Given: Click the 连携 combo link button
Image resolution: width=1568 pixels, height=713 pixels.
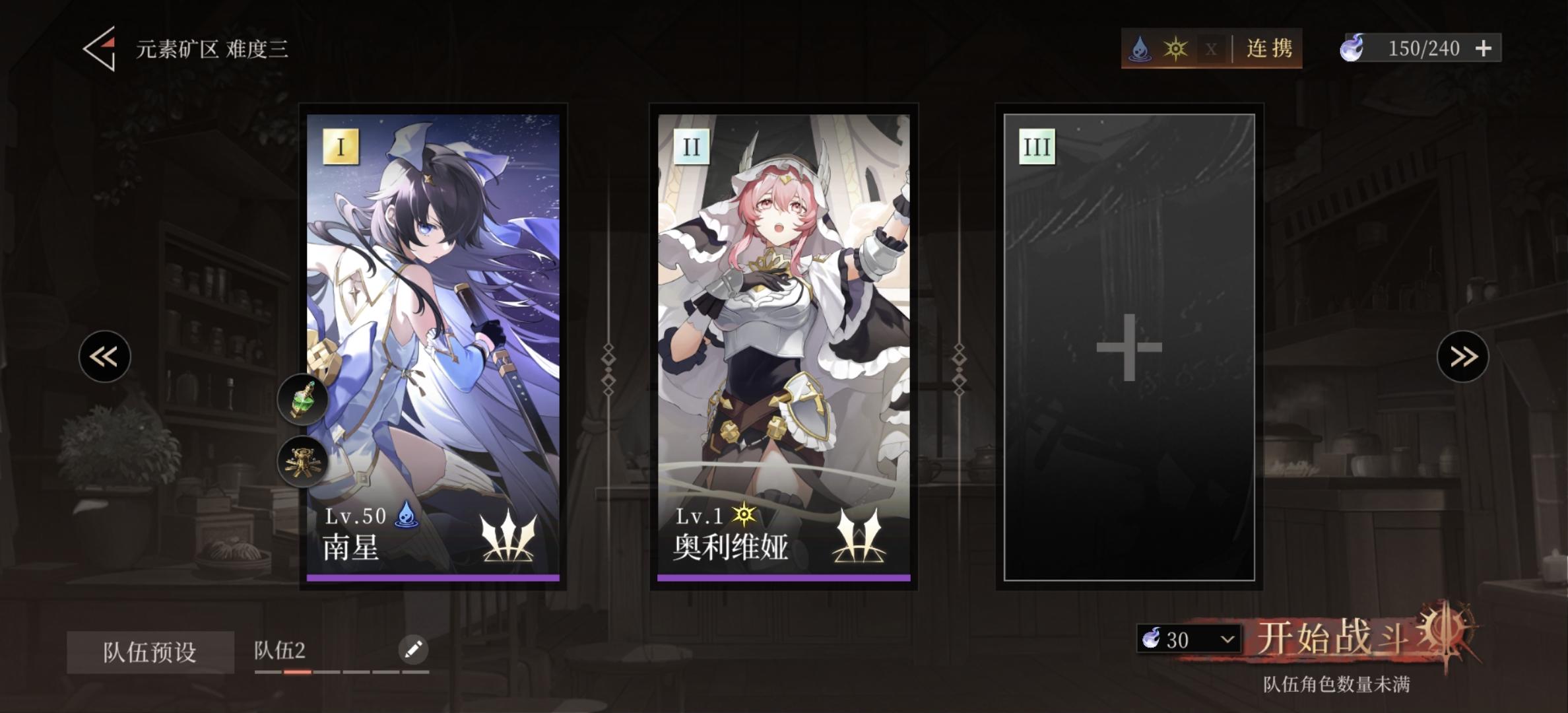Looking at the screenshot, I should [x=1270, y=48].
